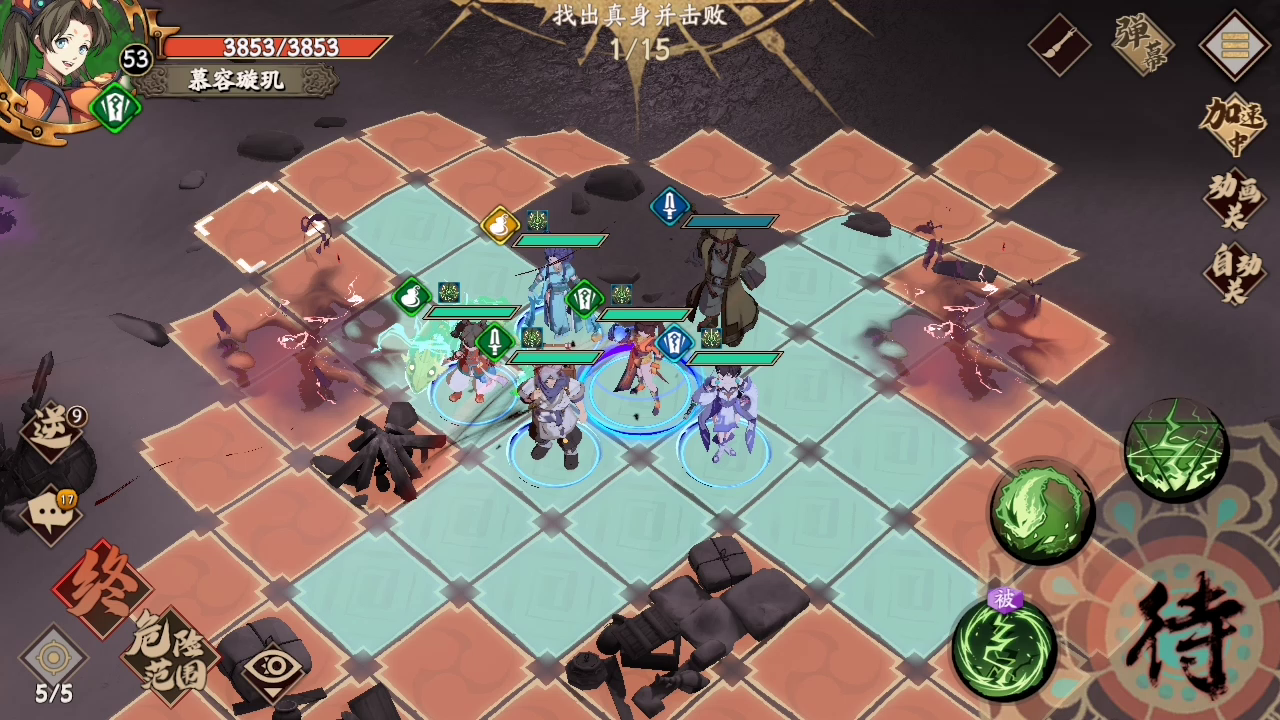Screen dimensions: 1280x720
Task: Tap the 逆 rewind button
Action: [52, 432]
